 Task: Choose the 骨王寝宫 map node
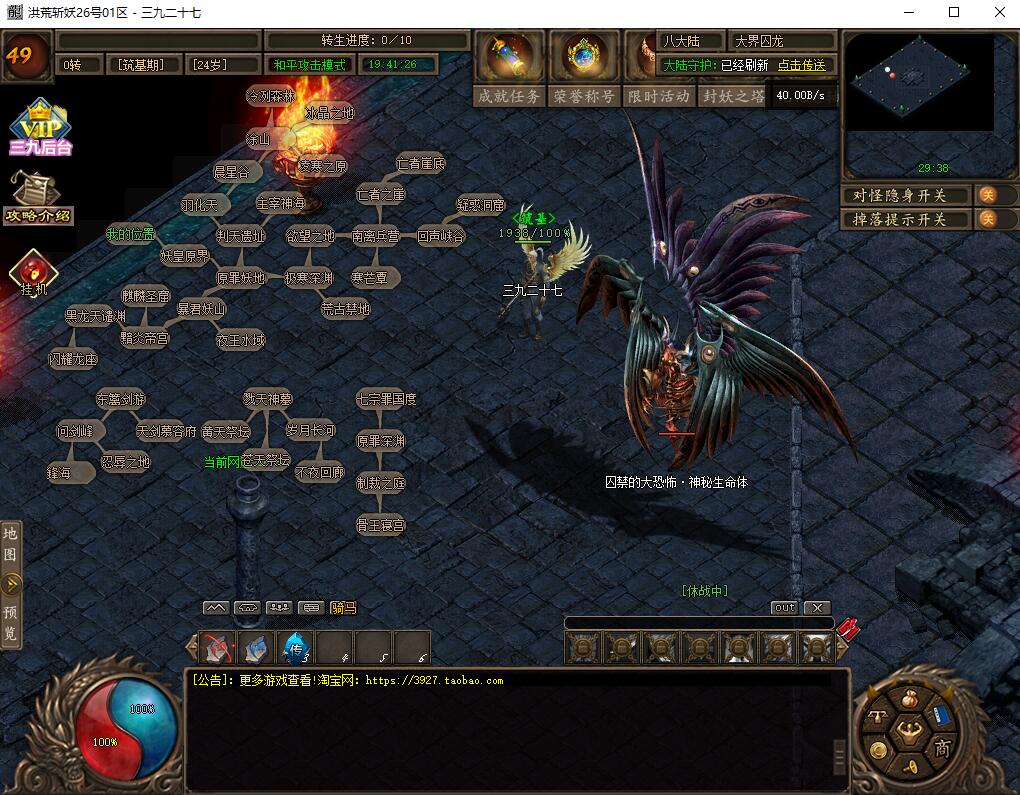381,525
